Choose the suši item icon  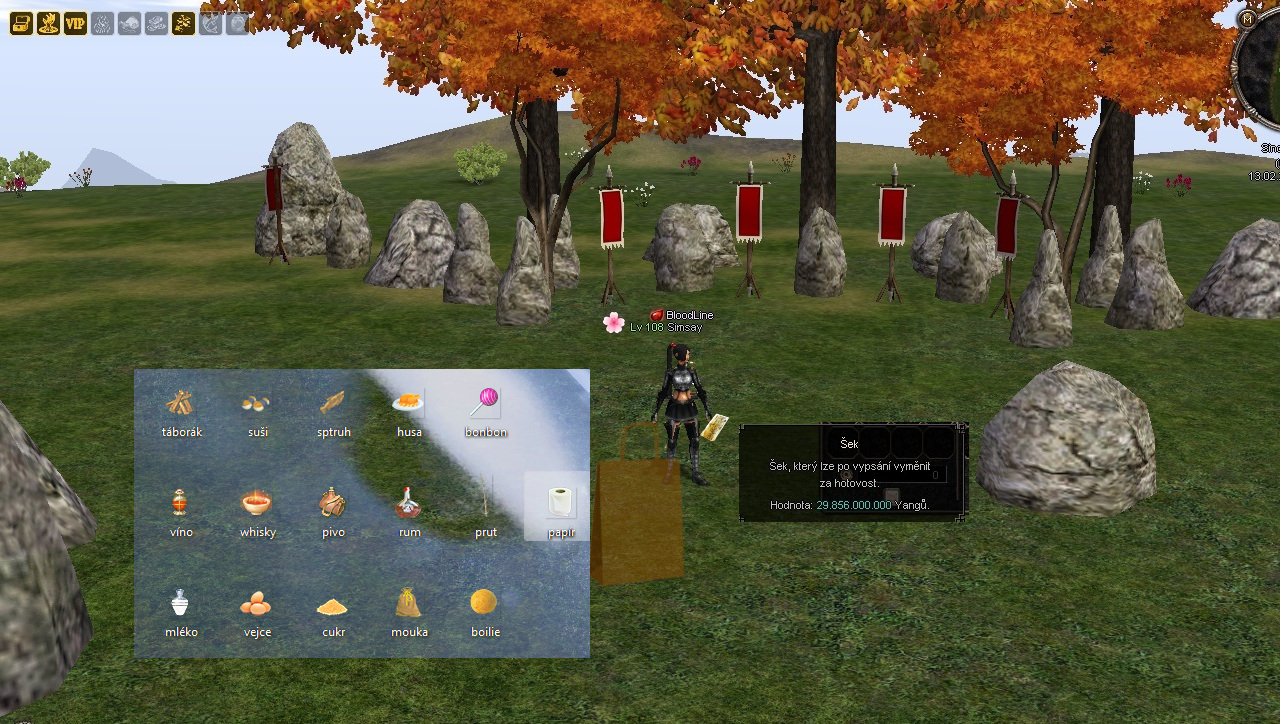(255, 404)
